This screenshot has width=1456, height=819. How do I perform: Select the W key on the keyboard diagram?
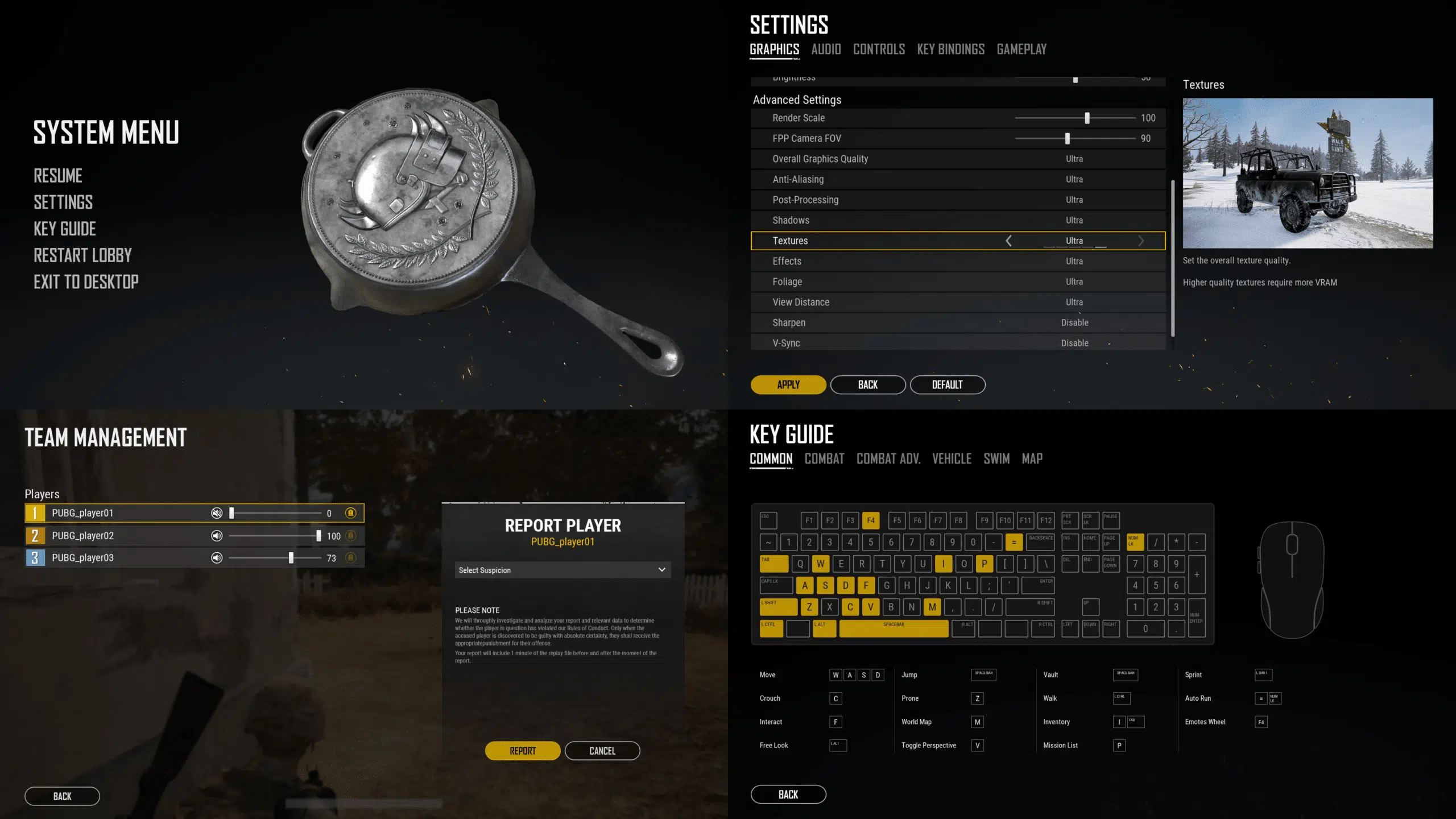820,564
